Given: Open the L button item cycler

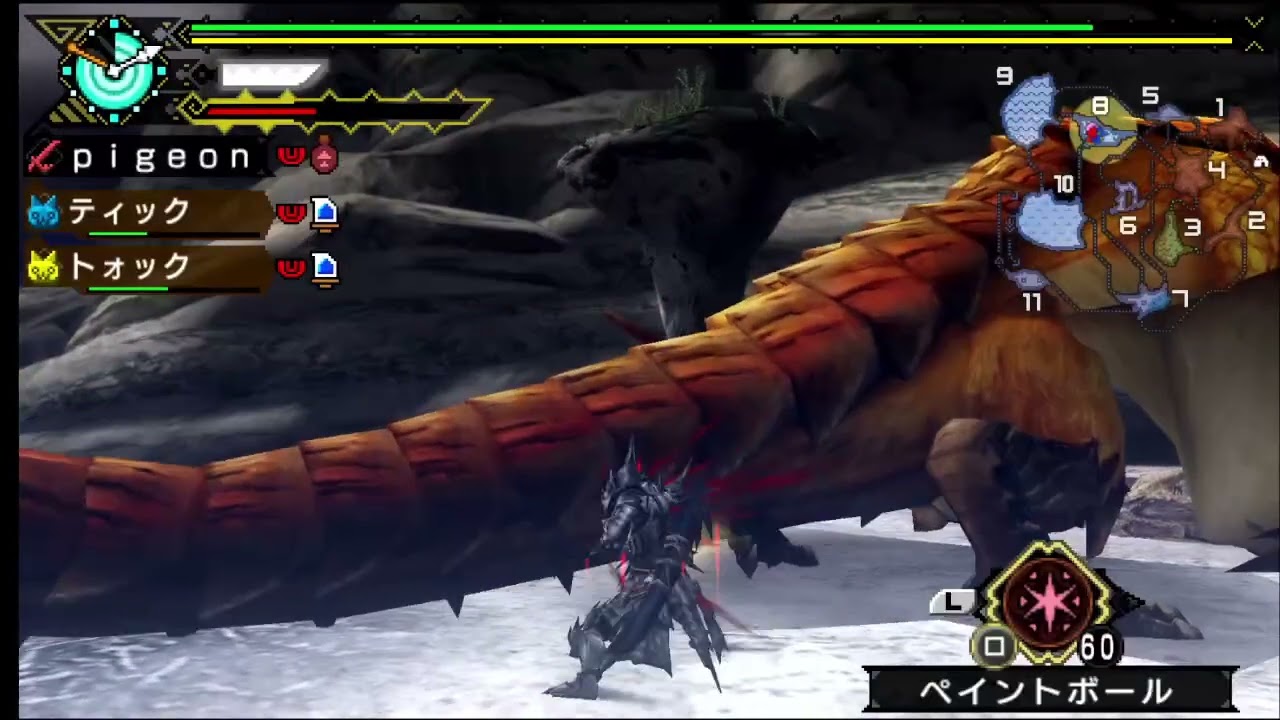Looking at the screenshot, I should coord(952,601).
